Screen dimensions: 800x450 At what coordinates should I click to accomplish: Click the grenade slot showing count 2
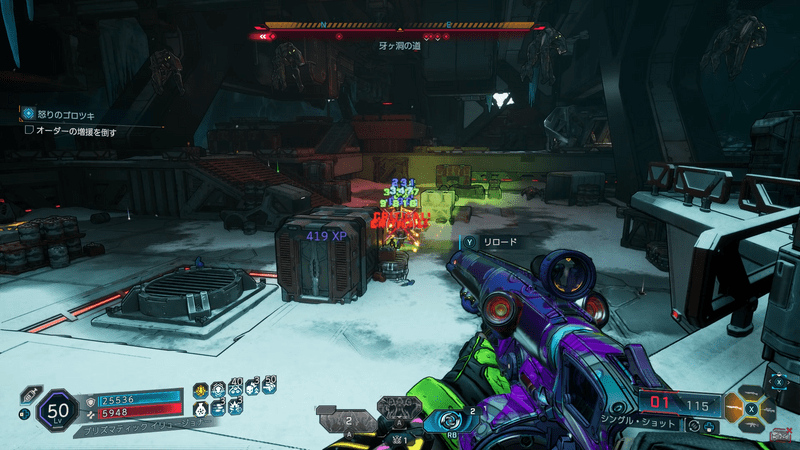pyautogui.click(x=350, y=421)
